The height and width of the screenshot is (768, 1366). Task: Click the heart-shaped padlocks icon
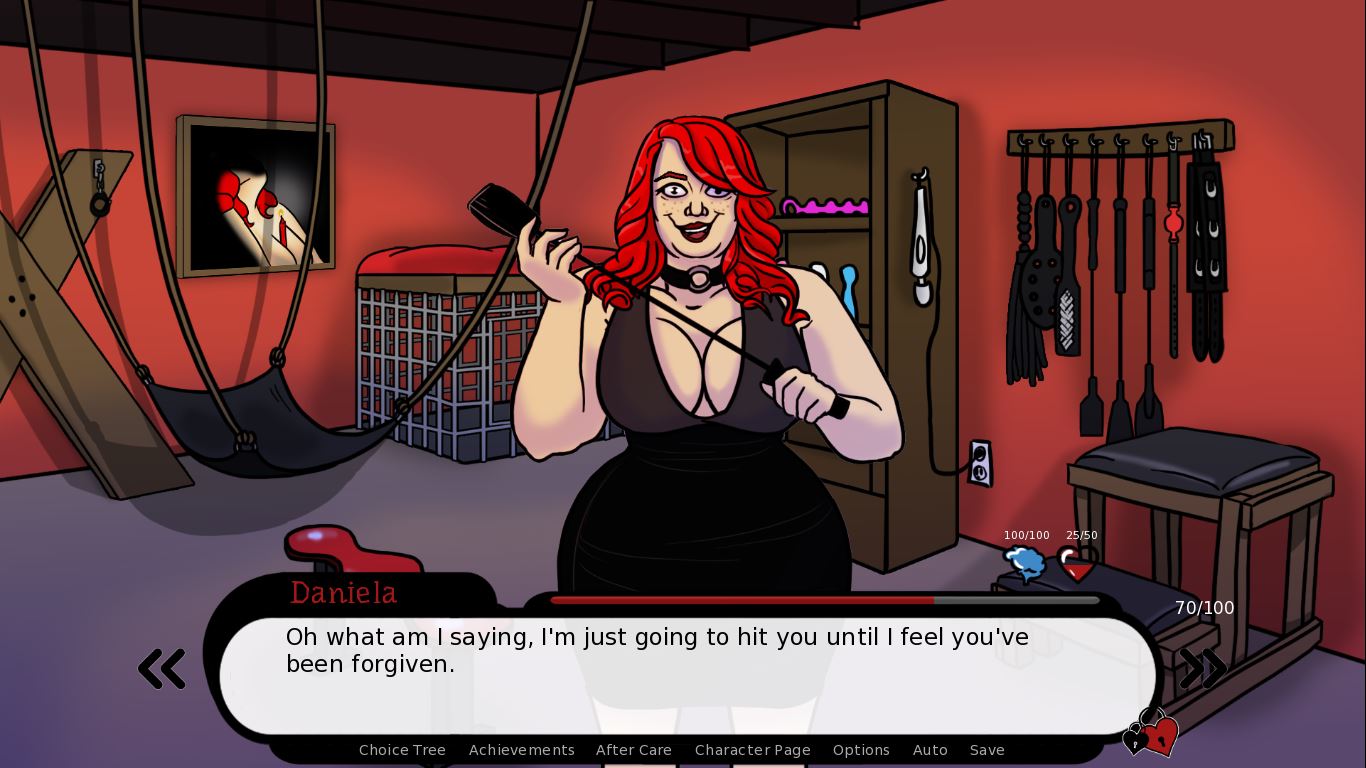point(1151,734)
